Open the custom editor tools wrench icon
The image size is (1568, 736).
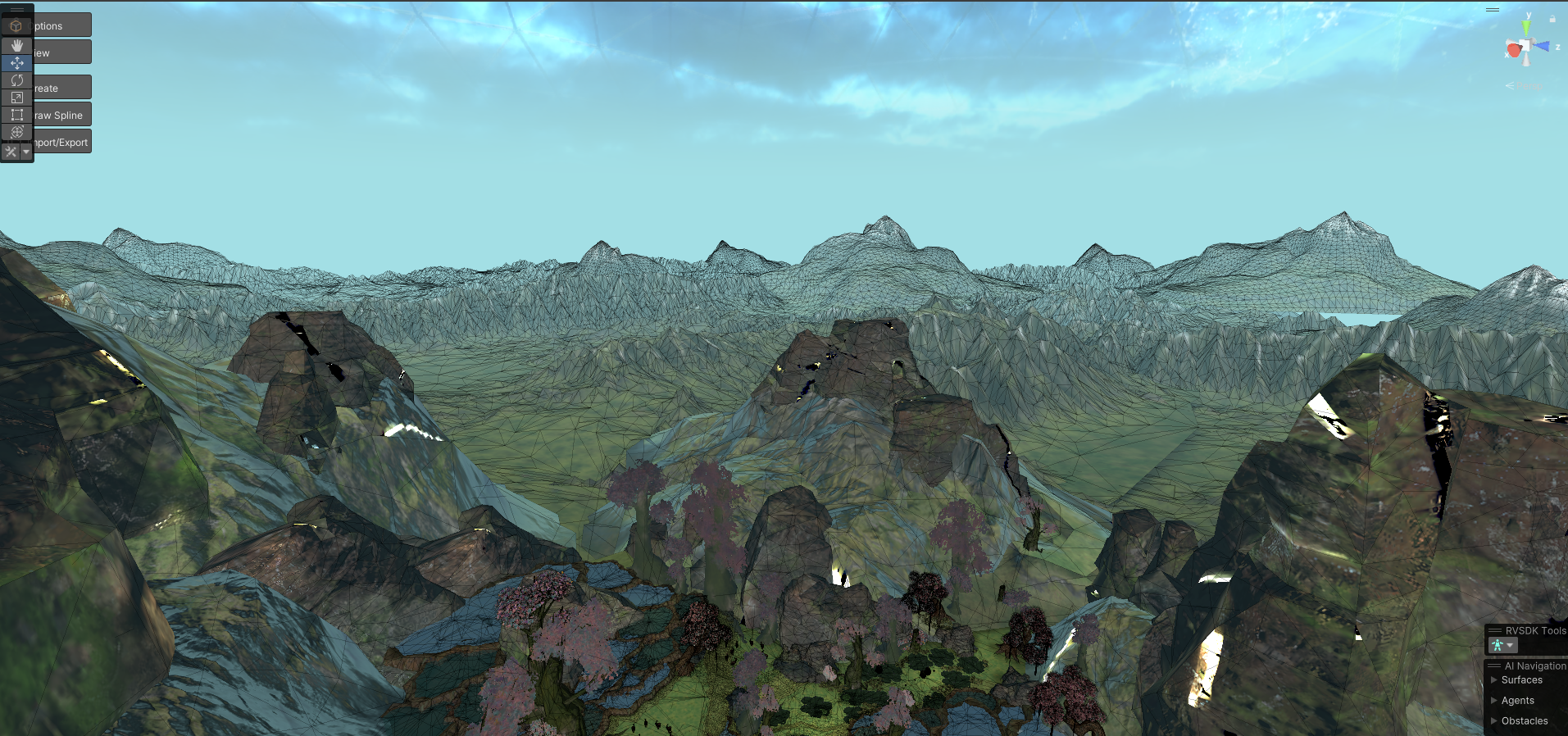coord(11,152)
